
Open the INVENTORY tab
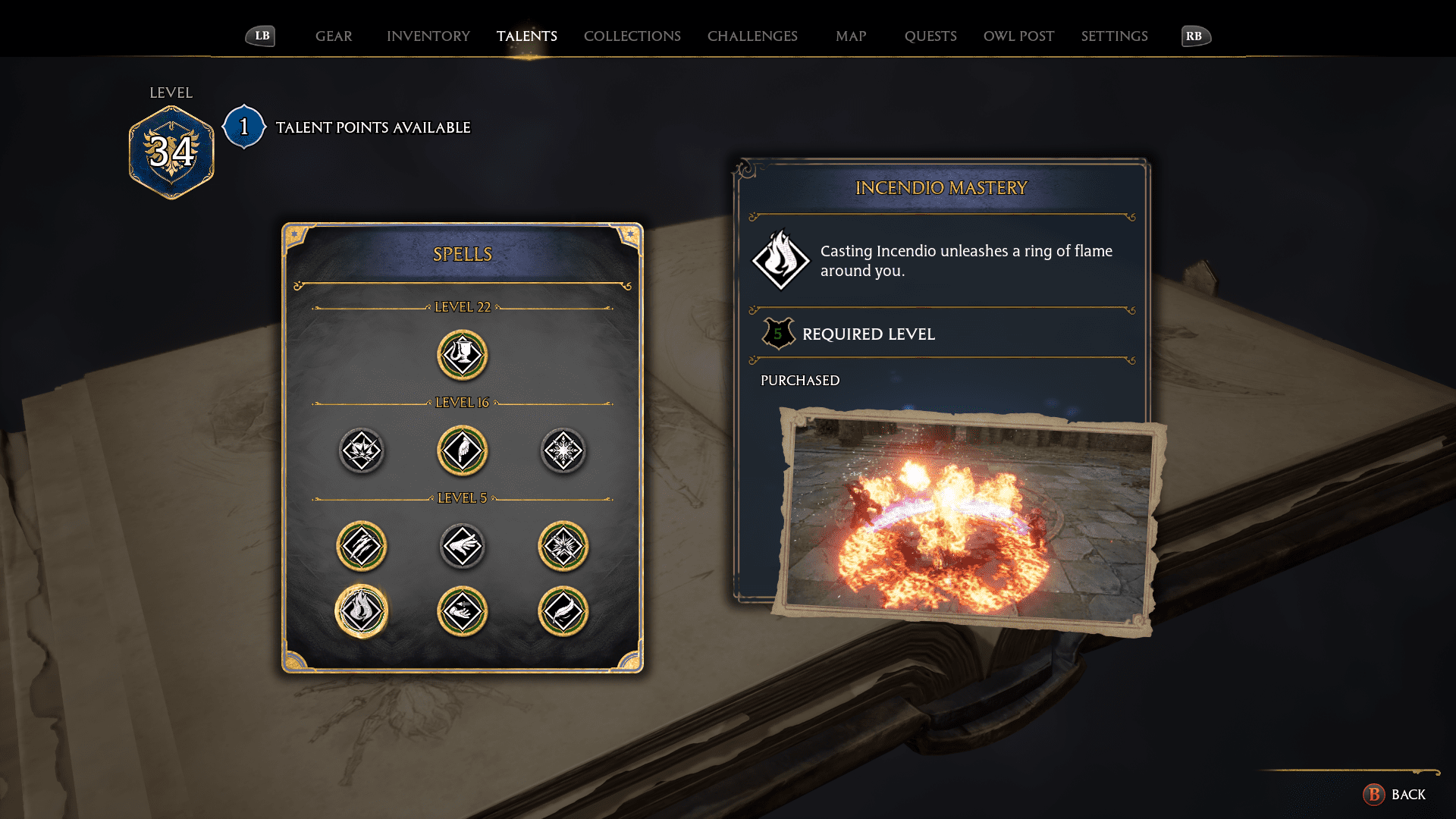[x=428, y=36]
